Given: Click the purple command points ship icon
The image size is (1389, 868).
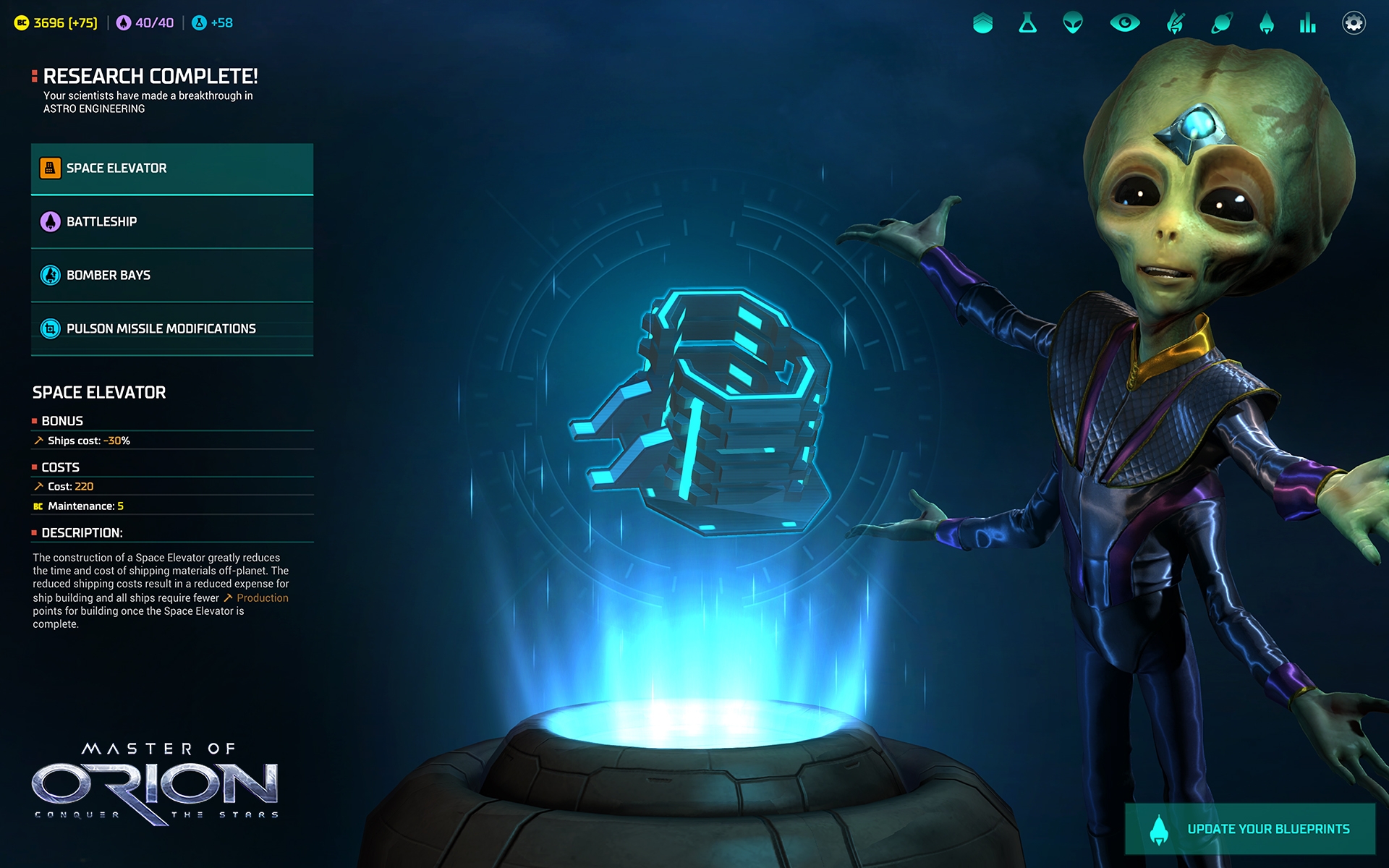Looking at the screenshot, I should point(124,22).
